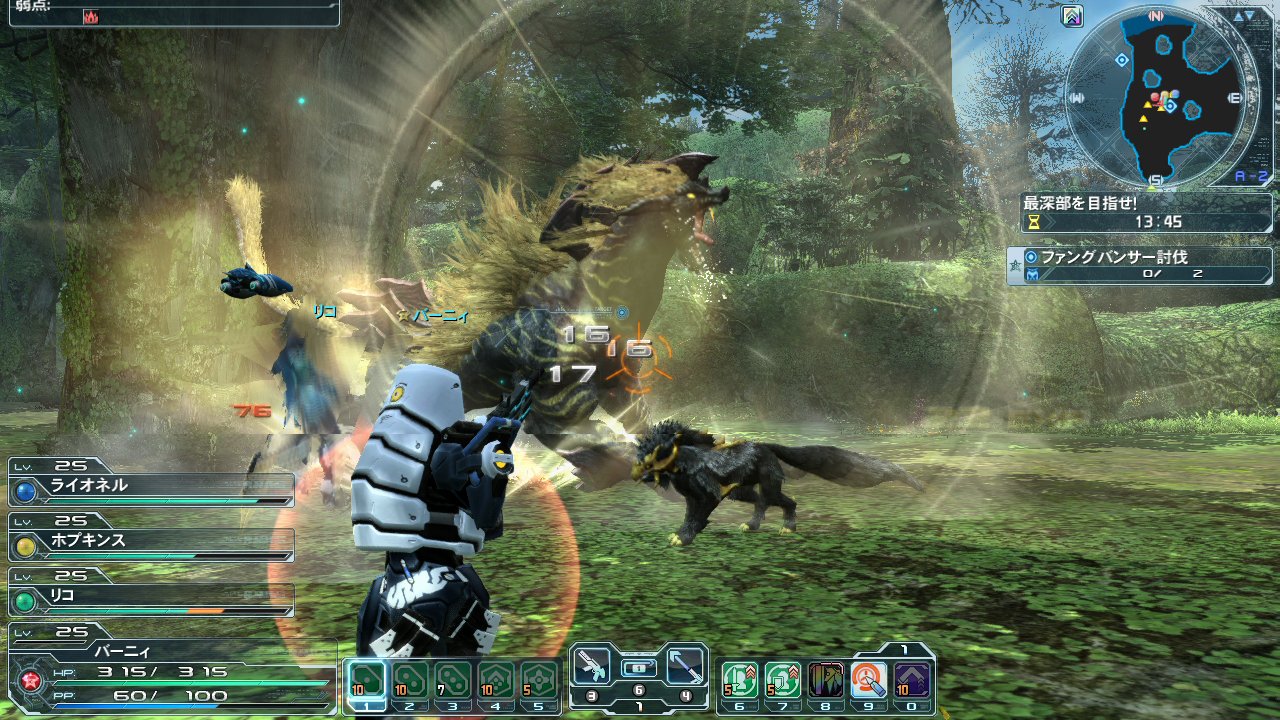Screen dimensions: 1280x720
Task: Activate the green skill in slot 6
Action: [x=739, y=680]
